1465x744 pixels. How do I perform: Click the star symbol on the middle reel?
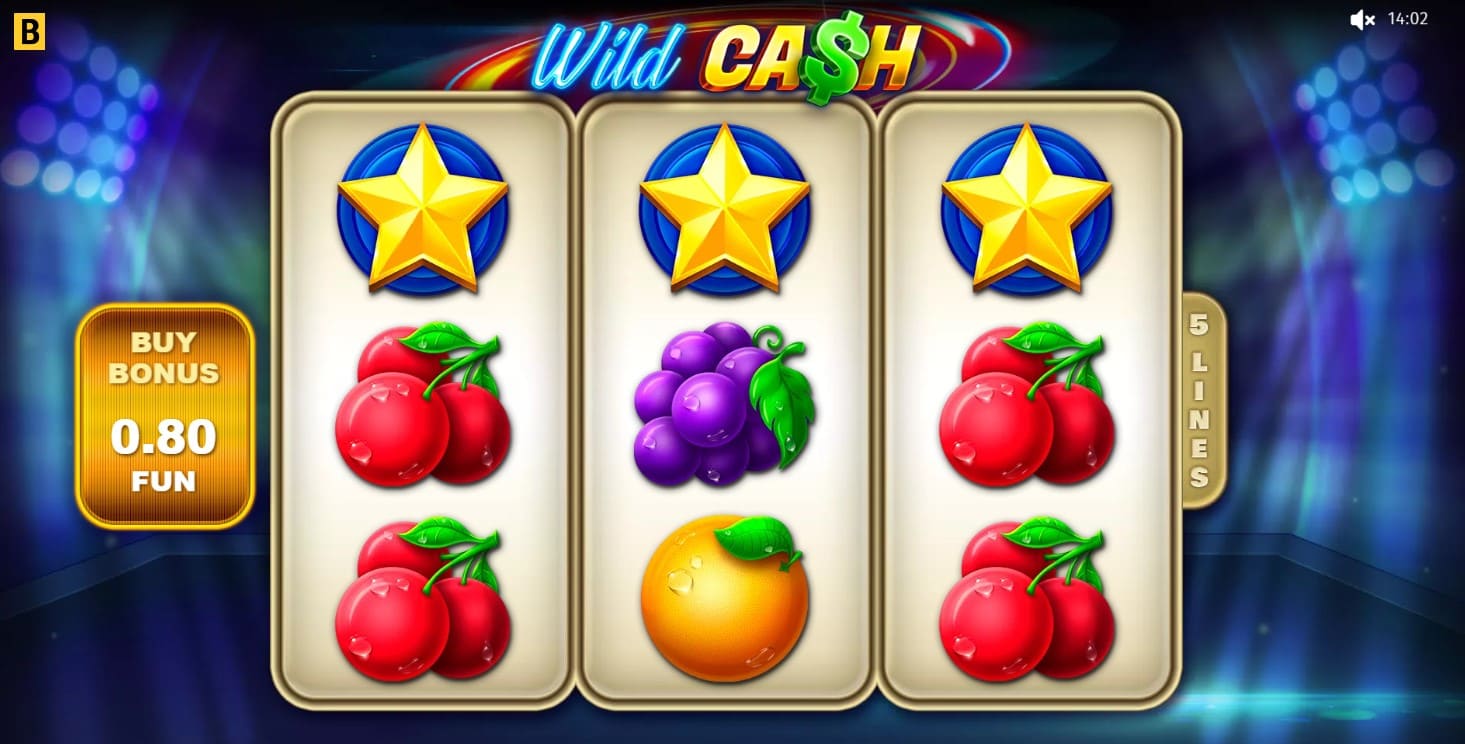coord(725,205)
